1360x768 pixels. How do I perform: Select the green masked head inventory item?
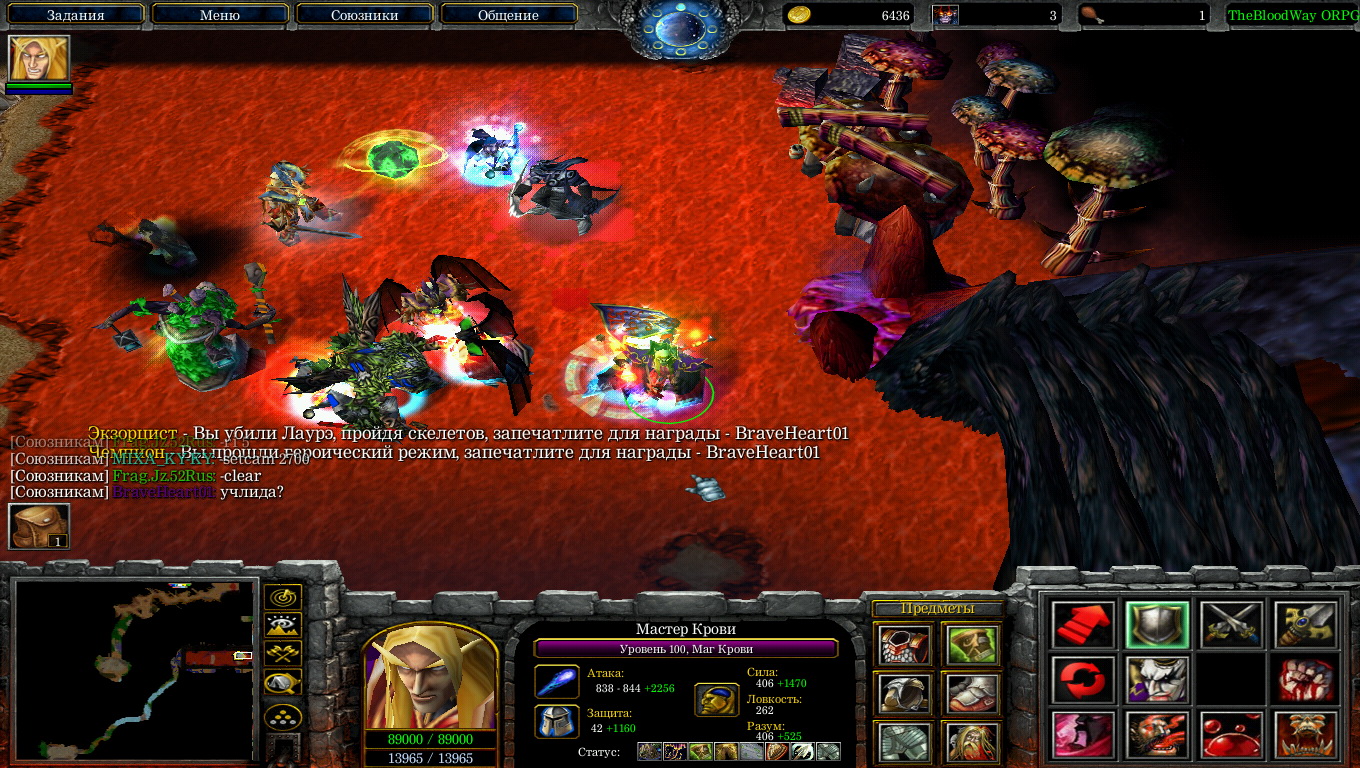click(971, 645)
